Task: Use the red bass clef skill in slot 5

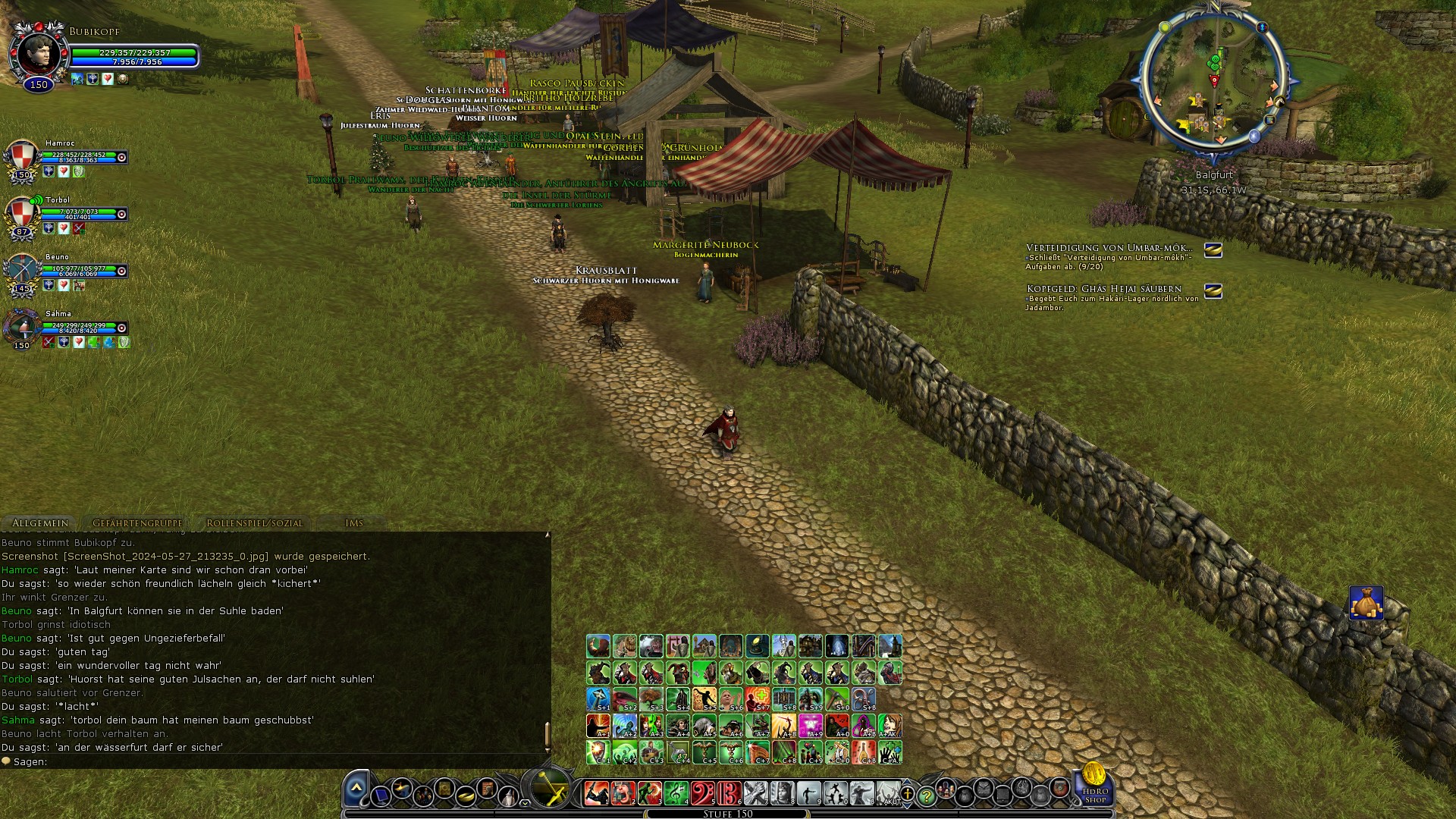Action: tap(703, 793)
